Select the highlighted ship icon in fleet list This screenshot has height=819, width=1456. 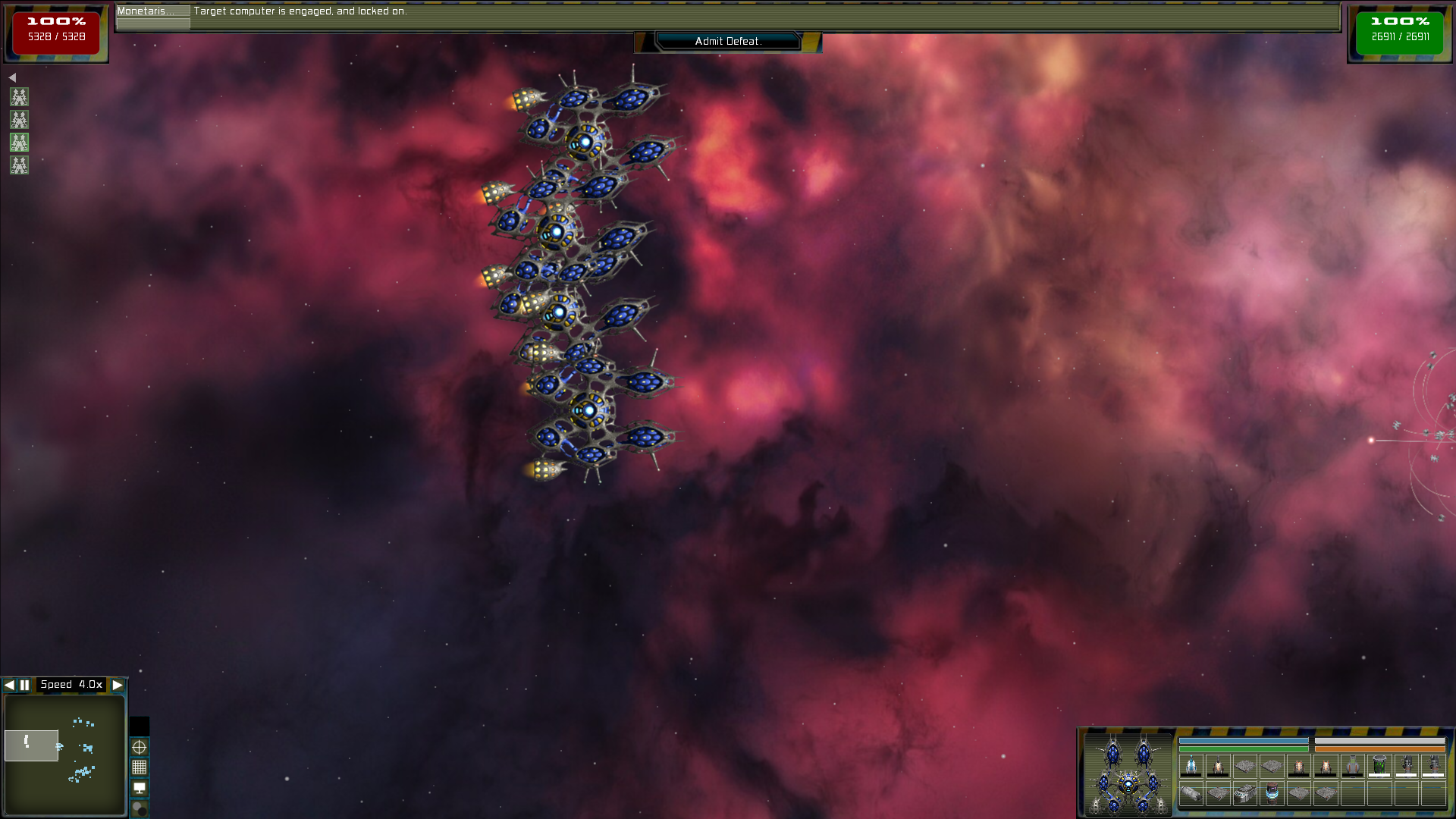(19, 143)
